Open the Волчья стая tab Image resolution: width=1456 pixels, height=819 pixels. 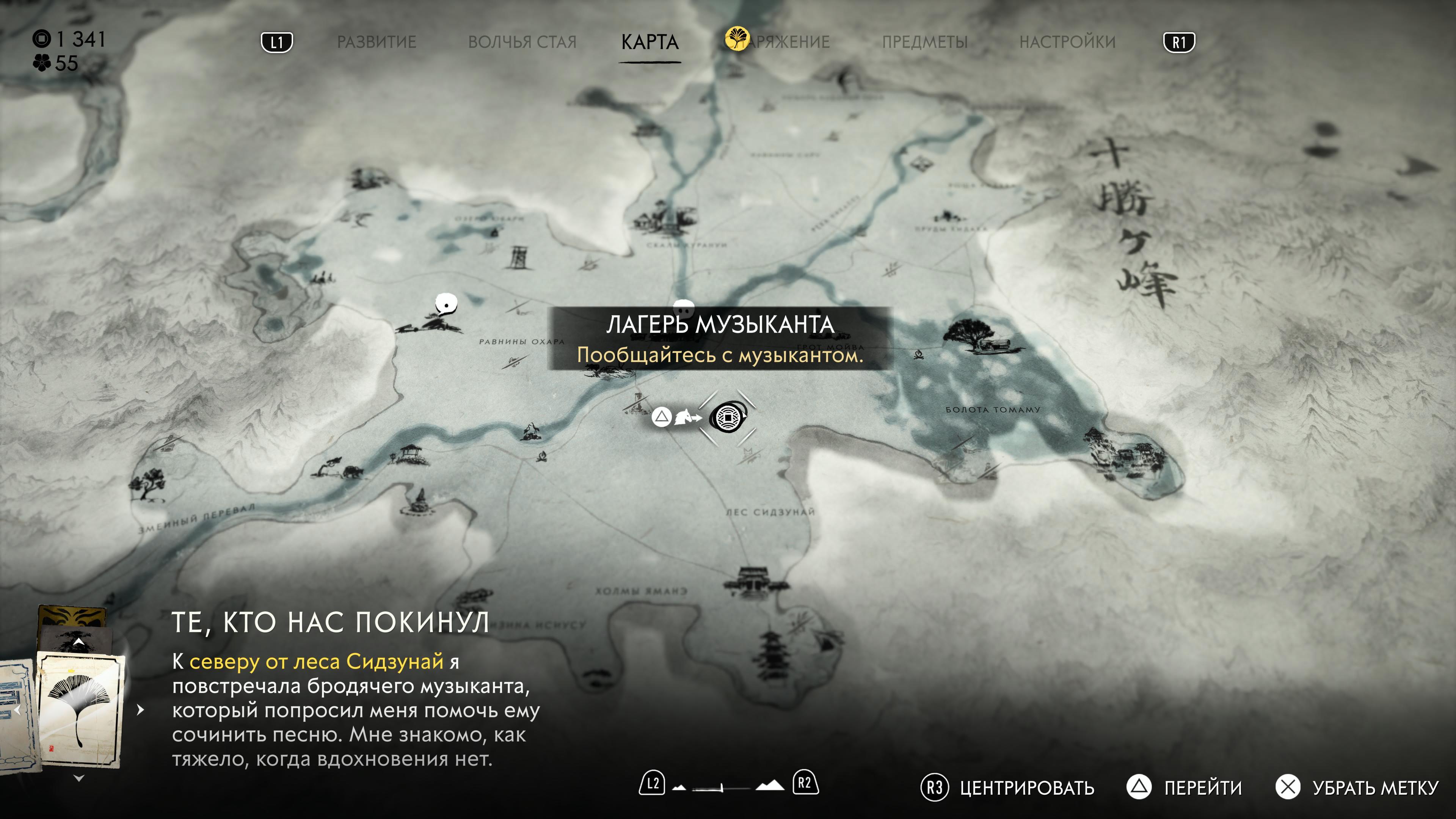tap(522, 42)
